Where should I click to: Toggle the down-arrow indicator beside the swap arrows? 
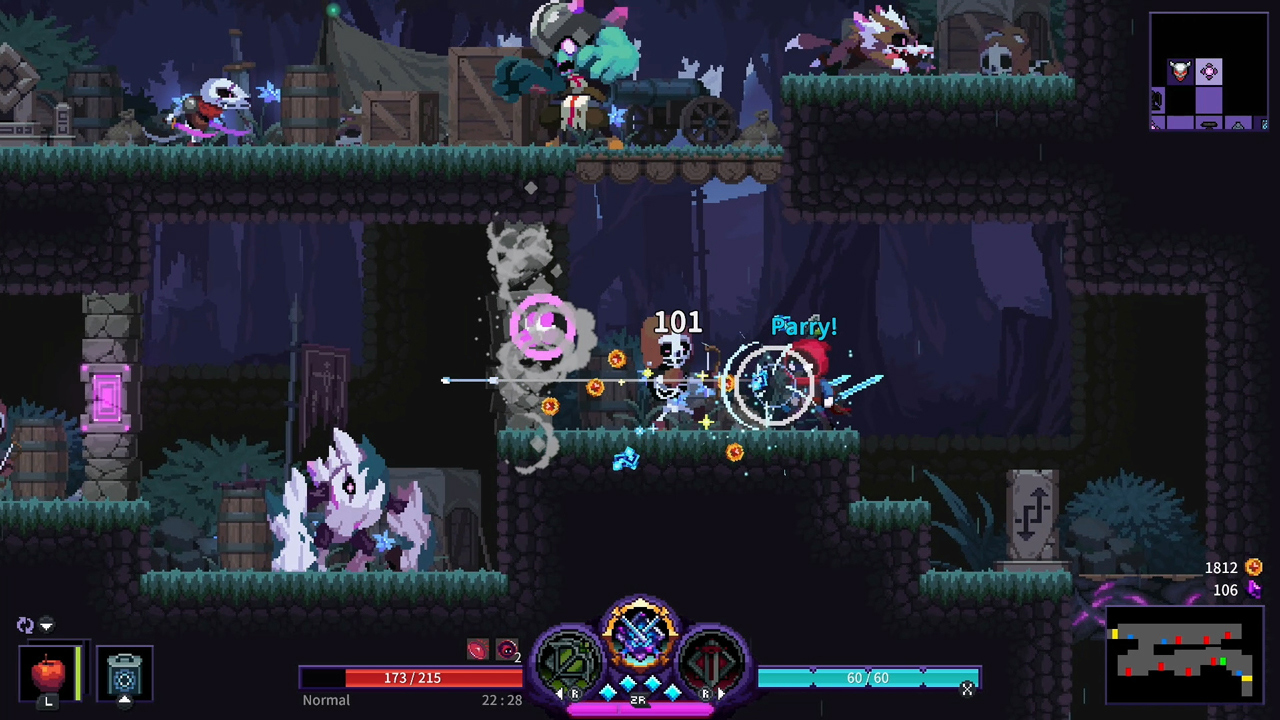tap(46, 625)
